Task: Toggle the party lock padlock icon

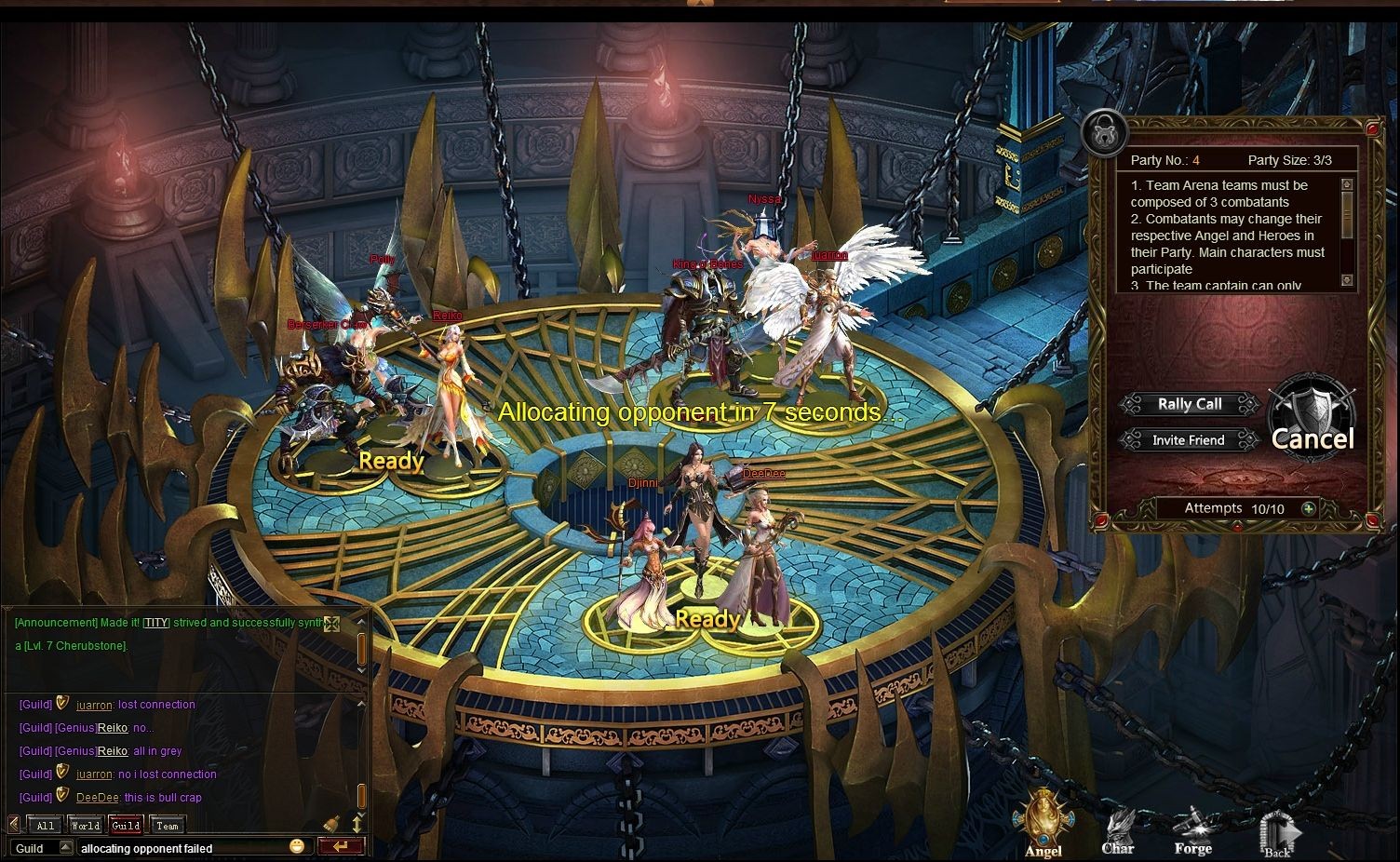Action: tap(1105, 133)
